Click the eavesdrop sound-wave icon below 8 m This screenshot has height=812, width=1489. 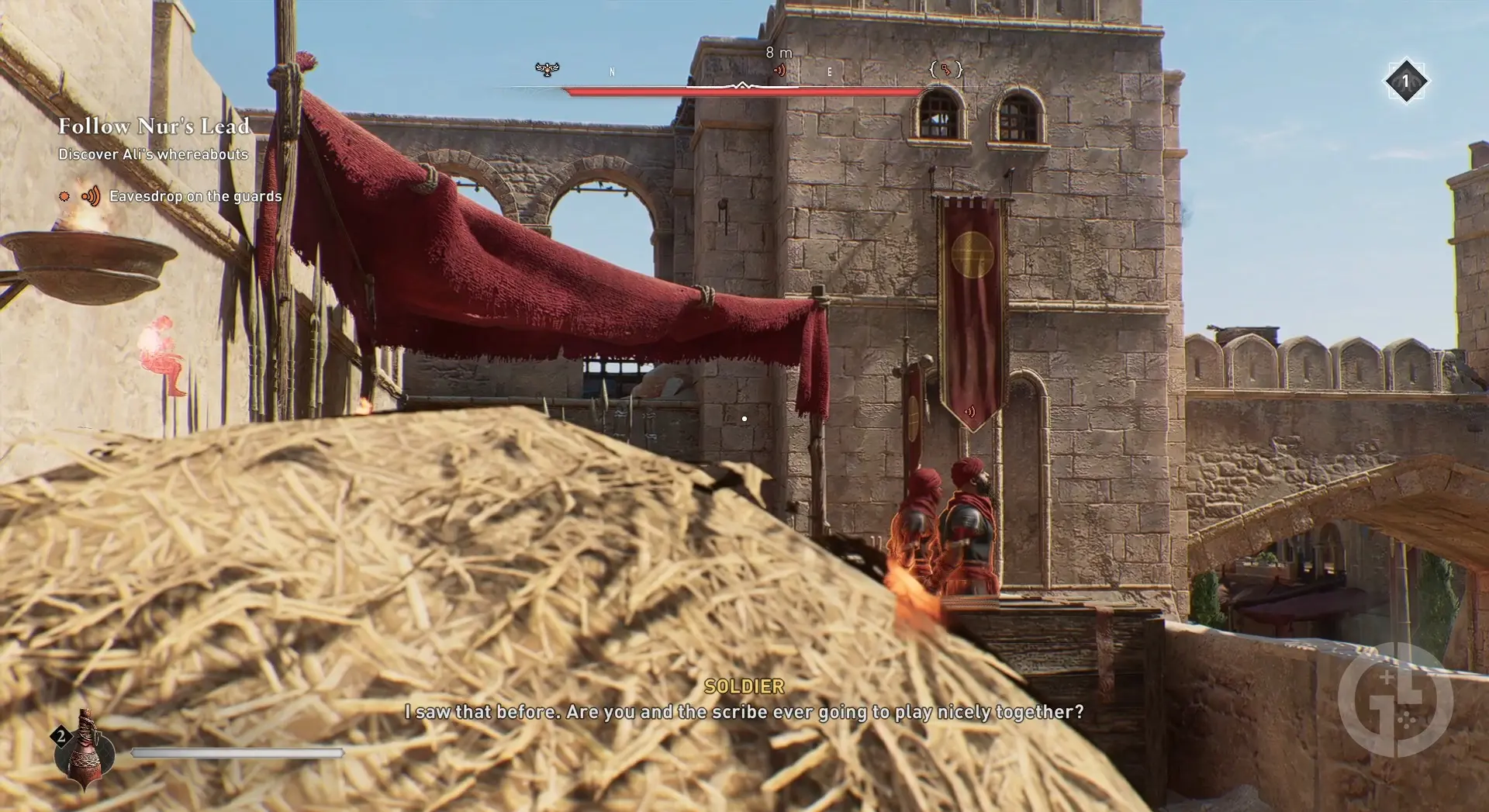780,70
